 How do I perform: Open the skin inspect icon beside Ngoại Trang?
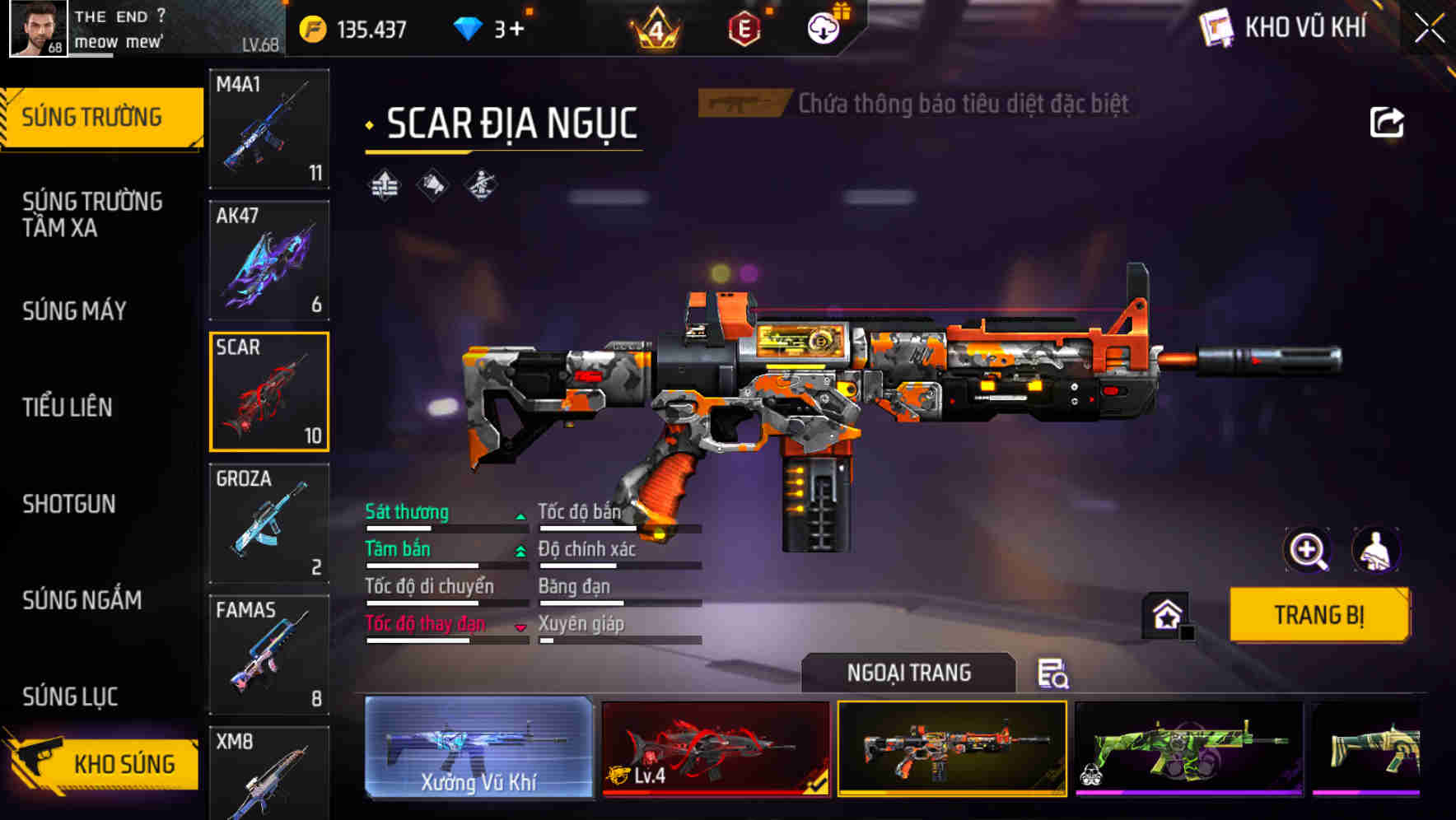[1055, 674]
